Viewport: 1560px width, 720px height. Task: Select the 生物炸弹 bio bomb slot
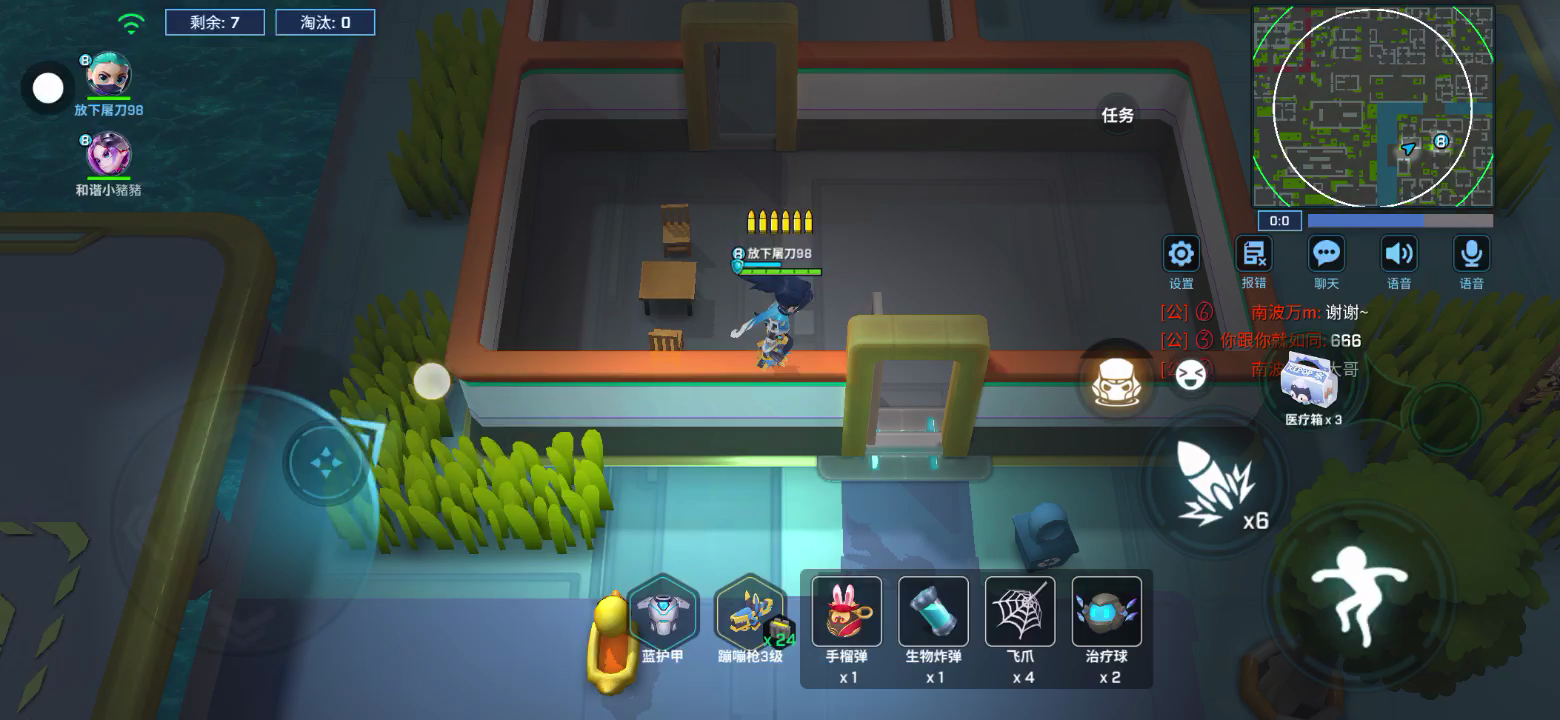[934, 611]
